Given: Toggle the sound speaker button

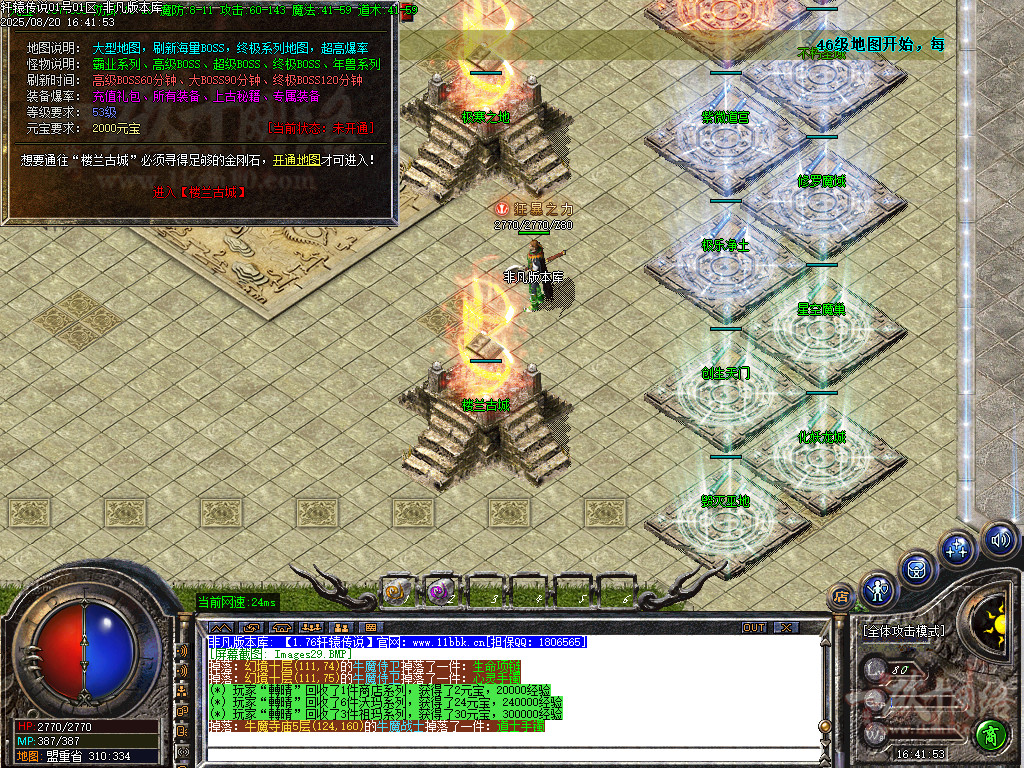Looking at the screenshot, I should (1000, 541).
